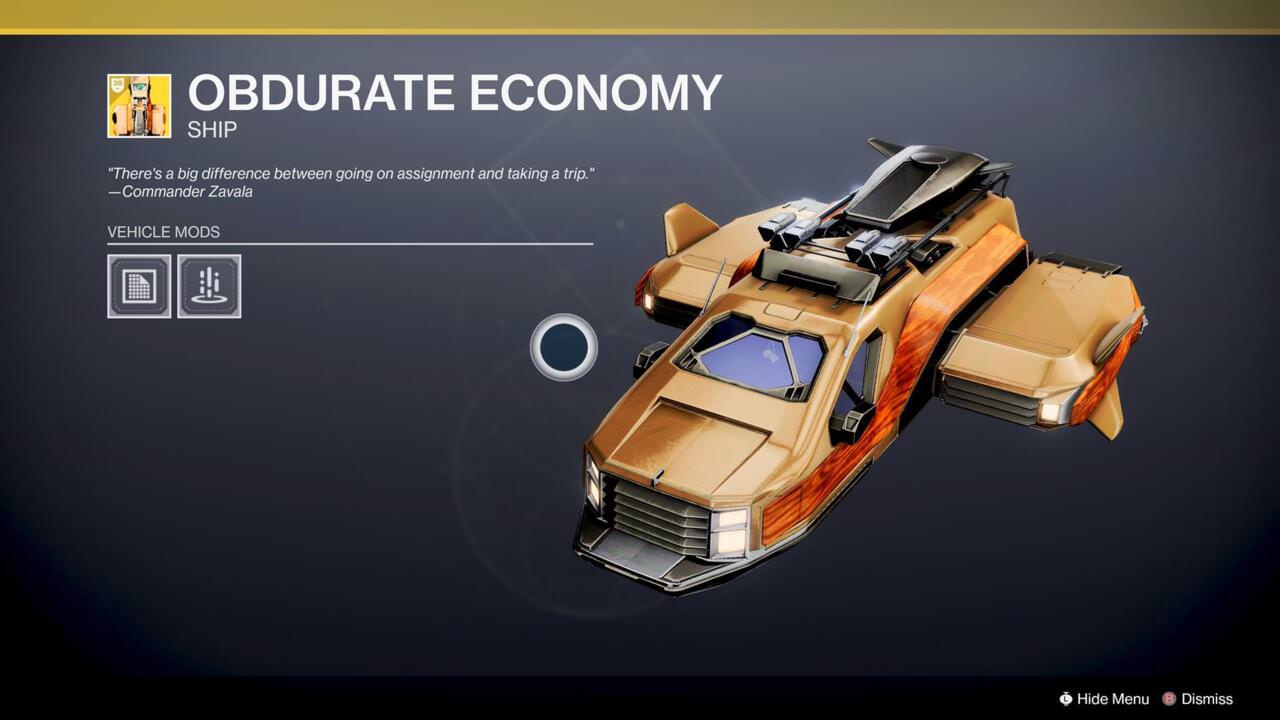This screenshot has width=1280, height=720.
Task: Click the yellow Obdurate Economy ship thumbnail
Action: pos(140,104)
